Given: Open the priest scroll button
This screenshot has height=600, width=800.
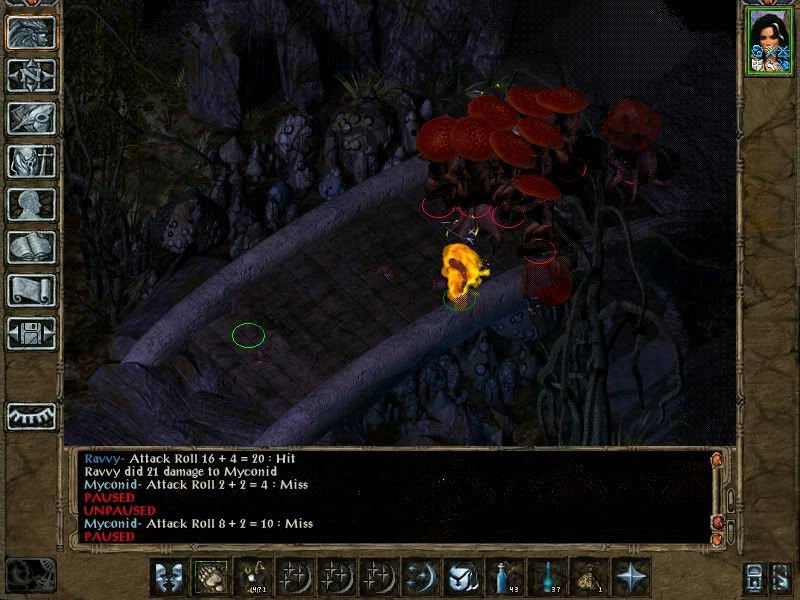Looking at the screenshot, I should pos(31,290).
